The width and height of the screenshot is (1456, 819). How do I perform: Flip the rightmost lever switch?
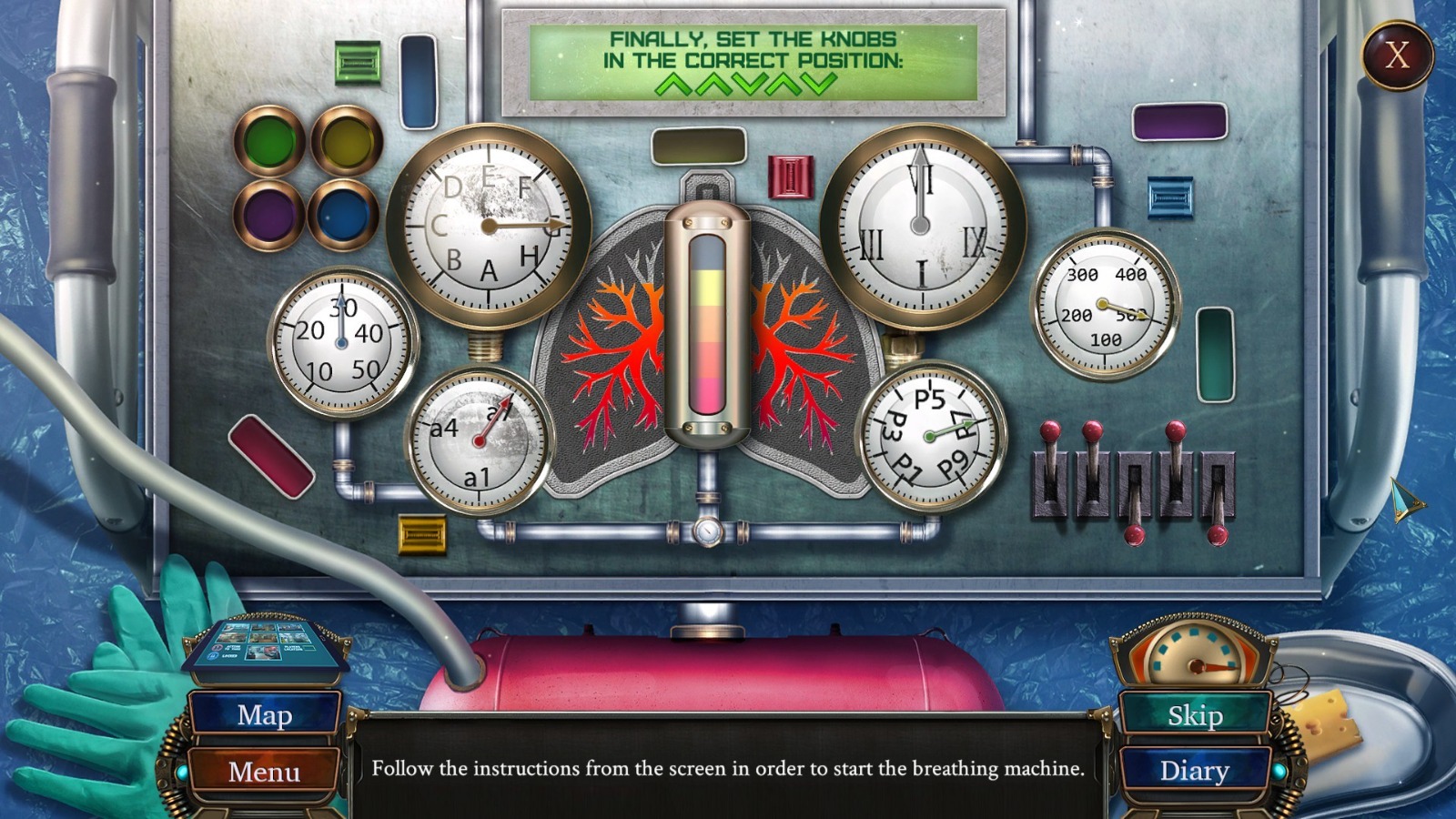coord(1219,482)
